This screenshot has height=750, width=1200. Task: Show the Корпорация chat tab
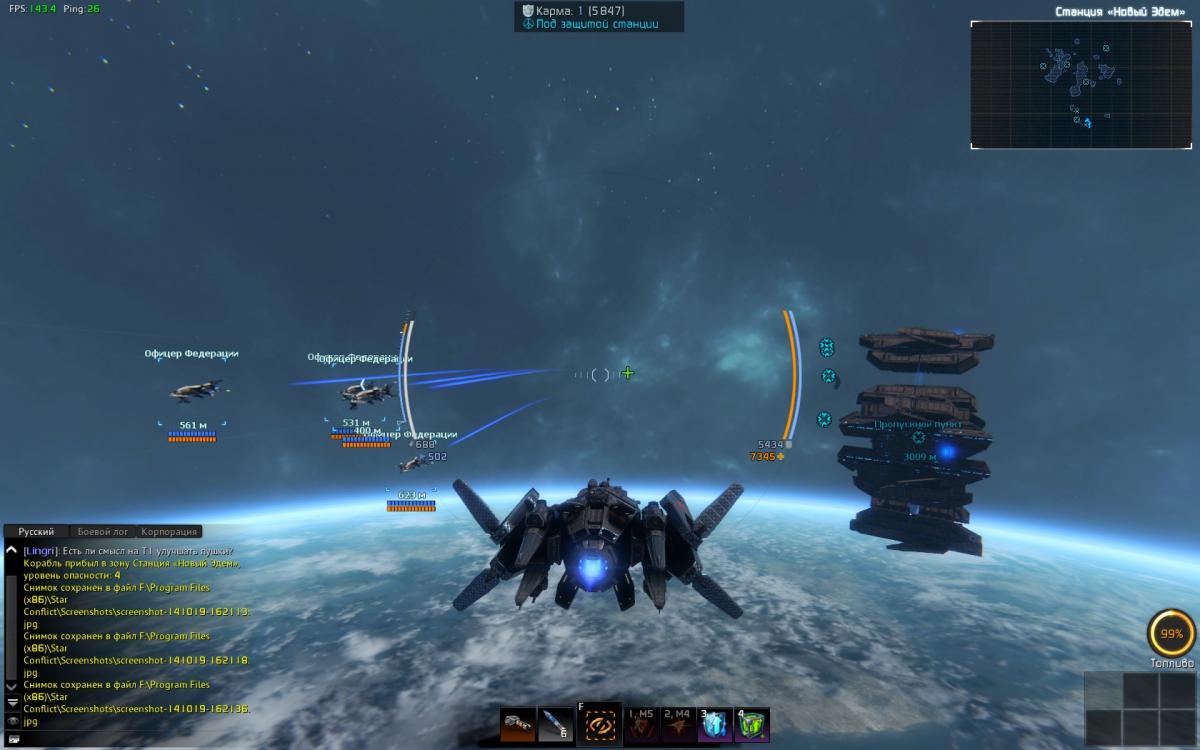pyautogui.click(x=169, y=532)
